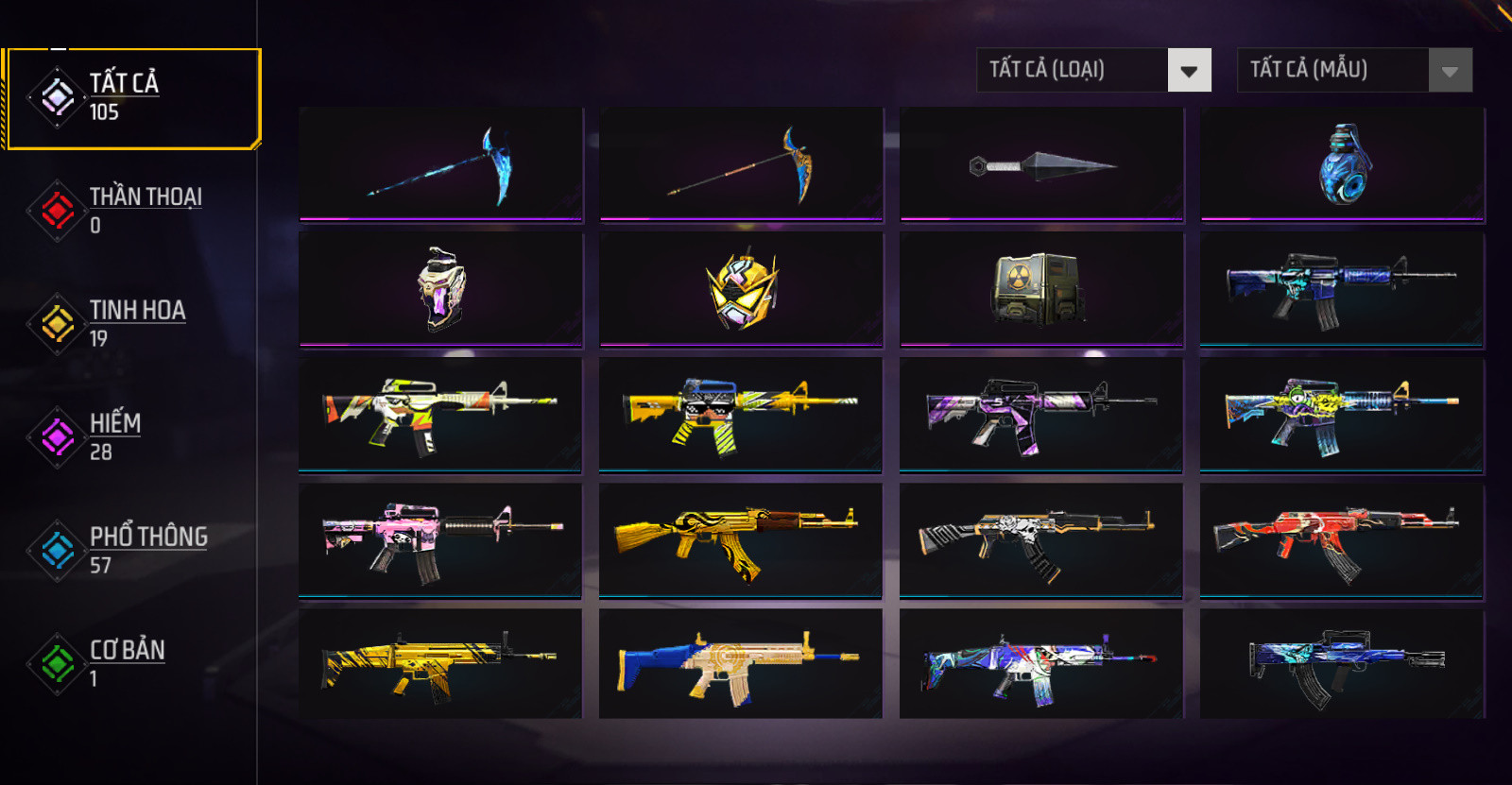Select the radioactive symbol loot box
The image size is (1512, 785).
point(1041,289)
